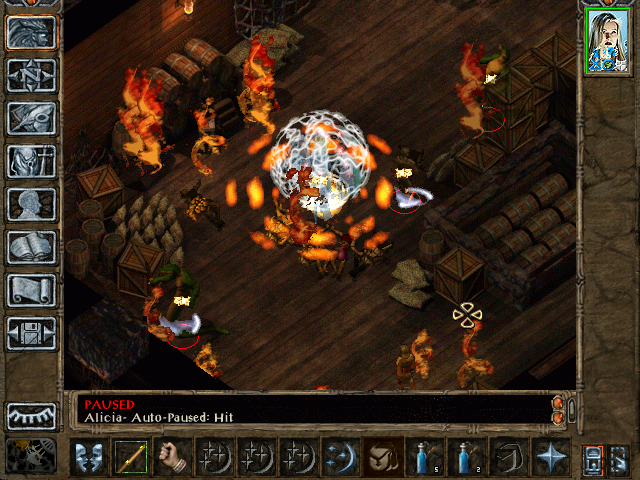The width and height of the screenshot is (640, 480).
Task: Select the quarterstaff weapon slot
Action: coord(131,457)
